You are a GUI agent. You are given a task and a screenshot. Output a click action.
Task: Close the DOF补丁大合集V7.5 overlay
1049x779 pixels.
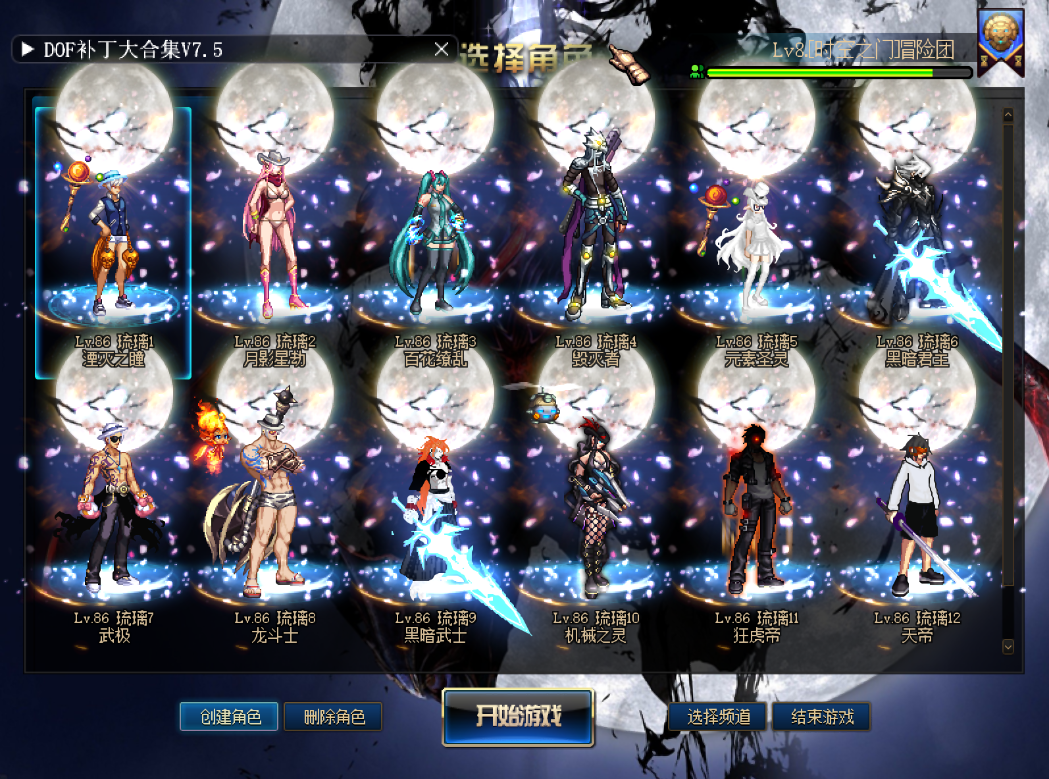point(441,49)
